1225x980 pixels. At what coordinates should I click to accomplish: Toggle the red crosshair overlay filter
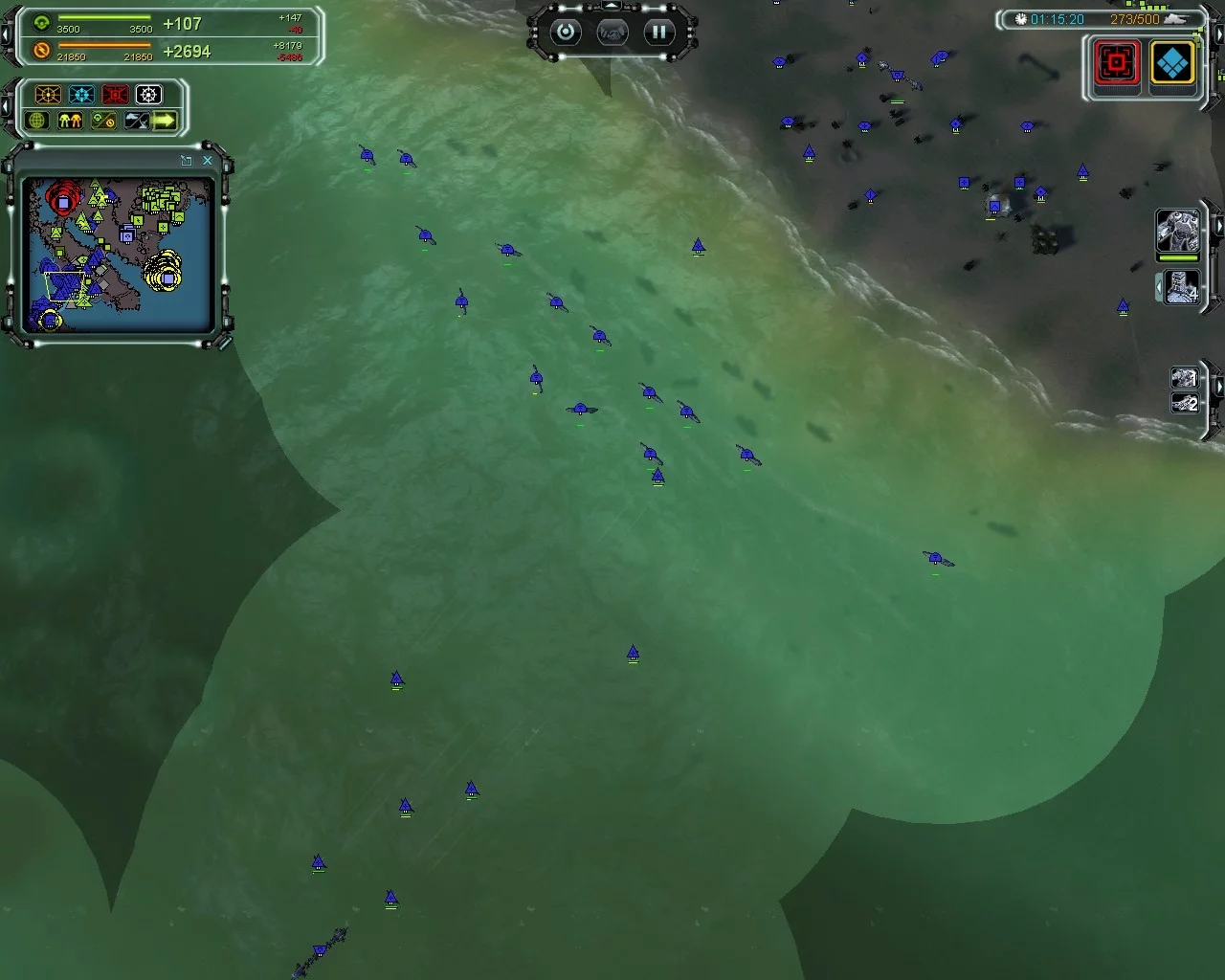115,95
